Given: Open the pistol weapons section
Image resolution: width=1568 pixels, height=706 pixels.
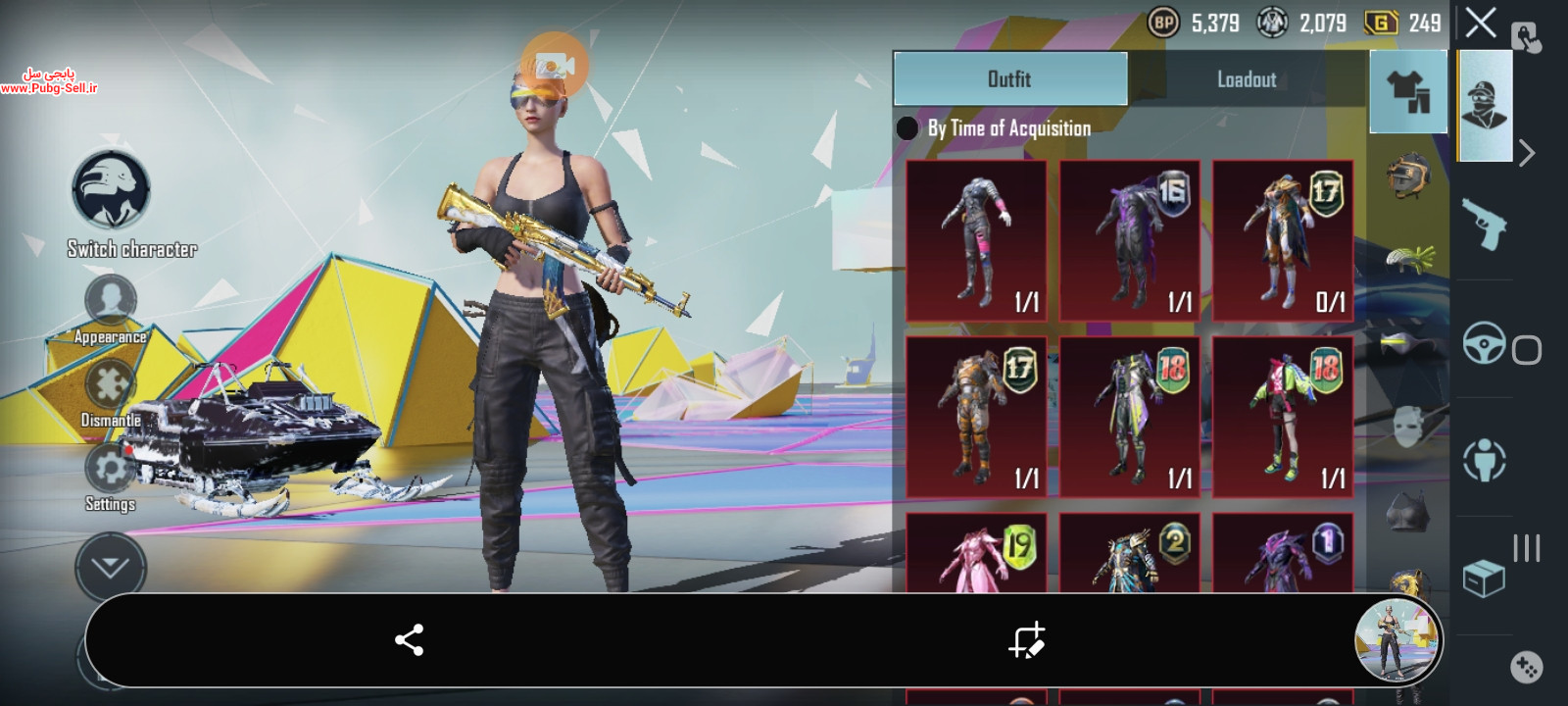Looking at the screenshot, I should point(1483,225).
